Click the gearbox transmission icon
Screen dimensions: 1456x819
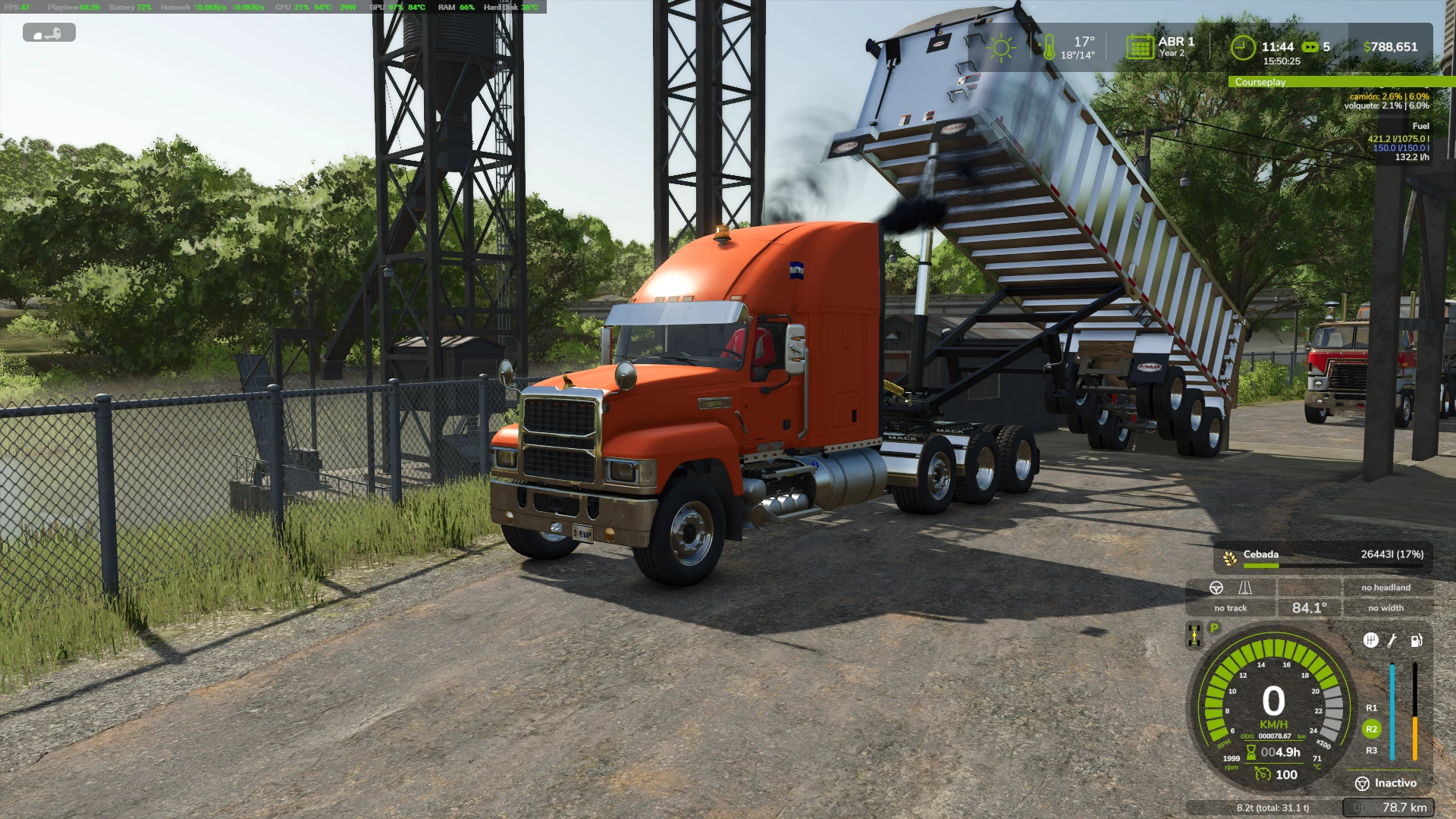click(x=1371, y=641)
